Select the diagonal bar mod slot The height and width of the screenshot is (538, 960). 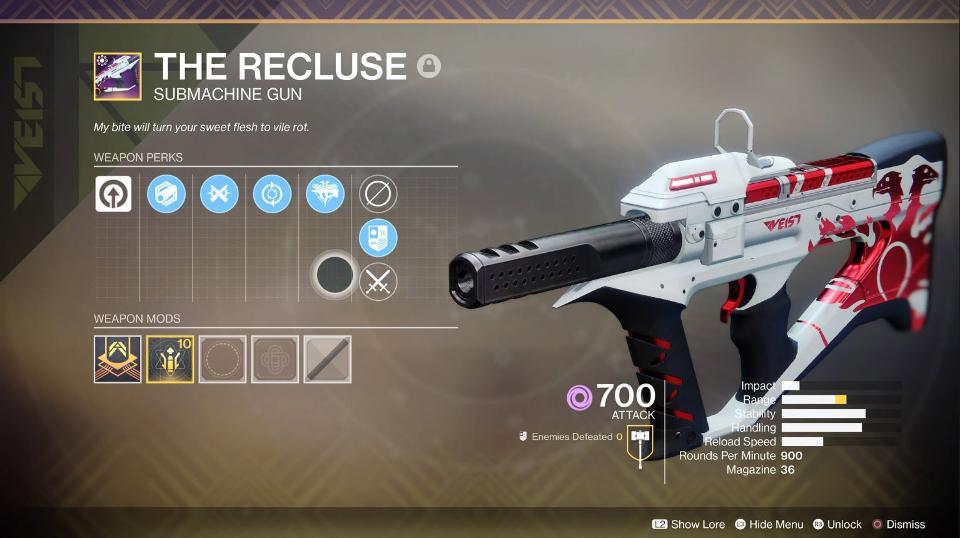coord(327,359)
